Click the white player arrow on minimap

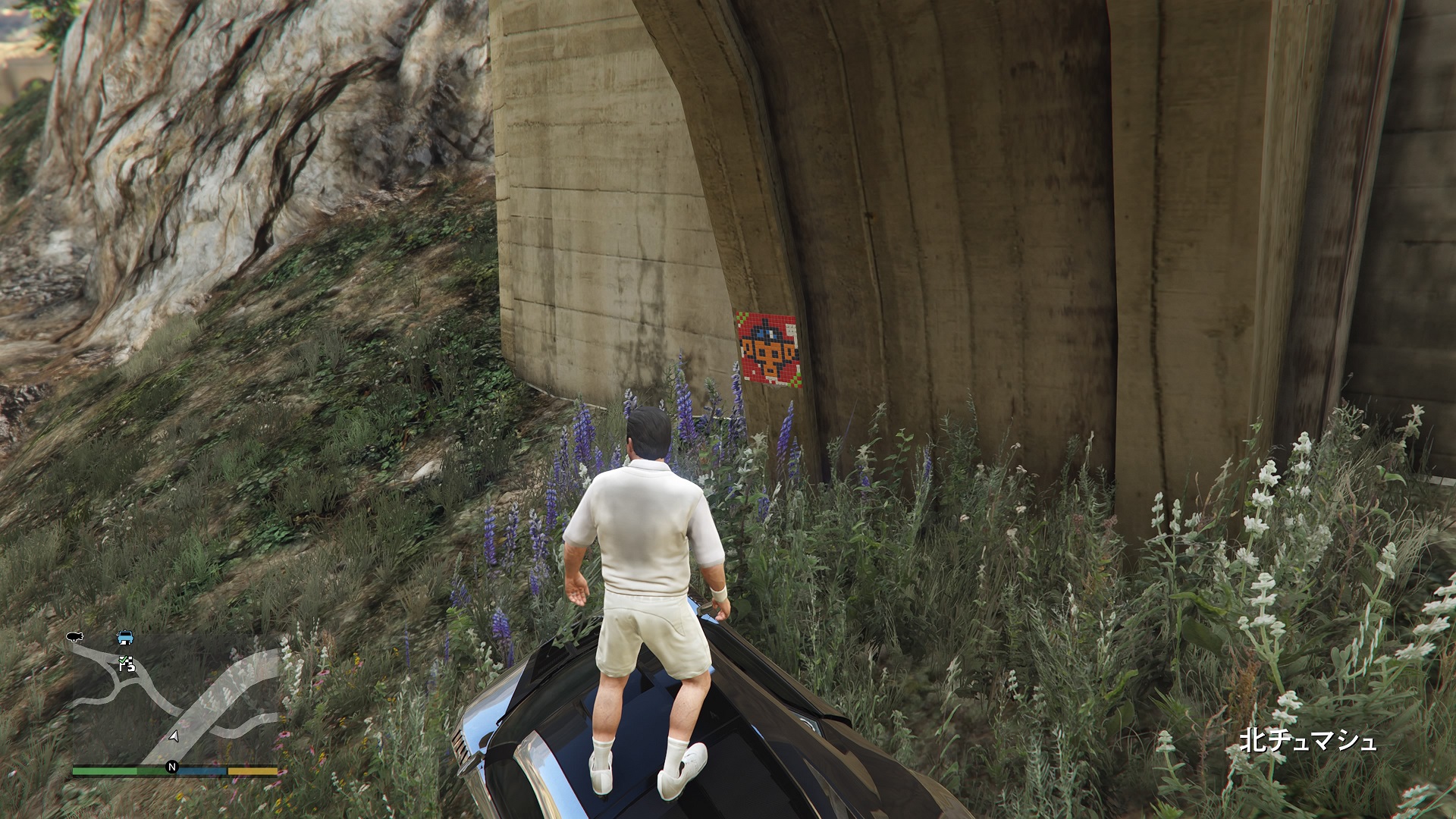[x=174, y=736]
